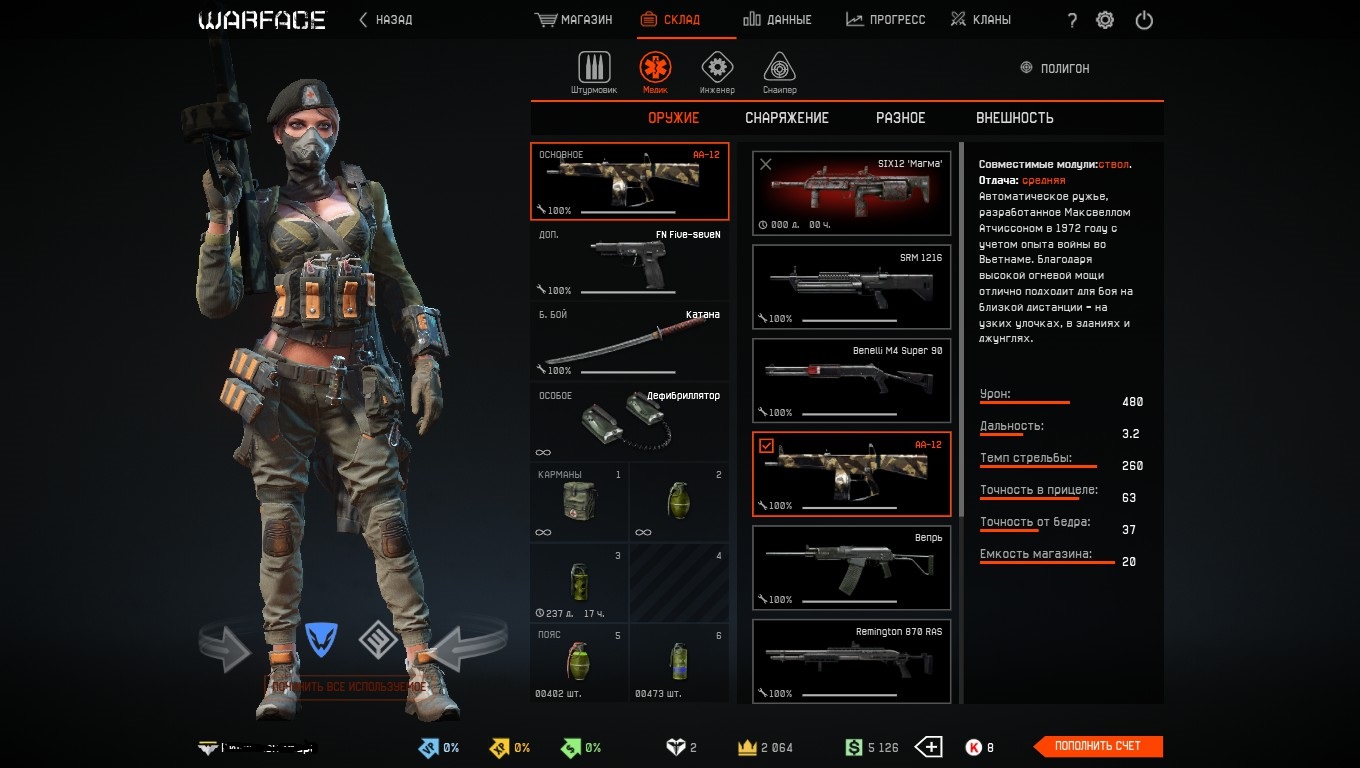Viewport: 1360px width, 768px height.
Task: Go back with the Назад button
Action: 386,20
